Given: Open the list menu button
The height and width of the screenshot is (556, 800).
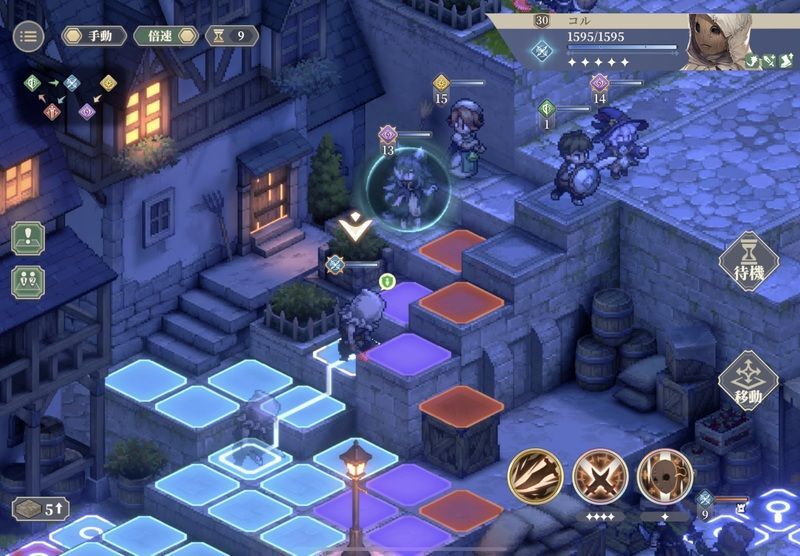Looking at the screenshot, I should [x=28, y=37].
